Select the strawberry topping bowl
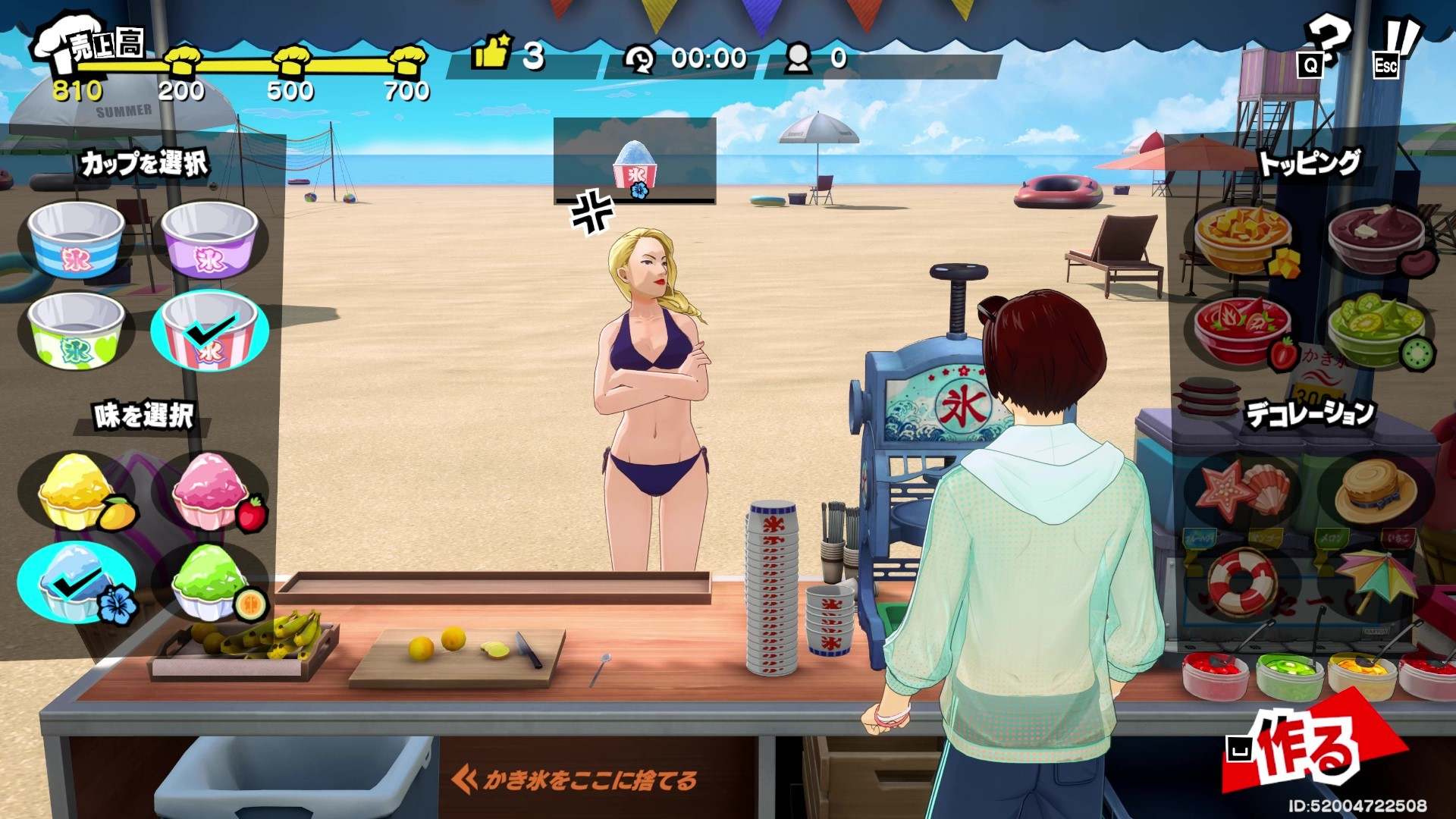Image resolution: width=1456 pixels, height=819 pixels. (1242, 332)
